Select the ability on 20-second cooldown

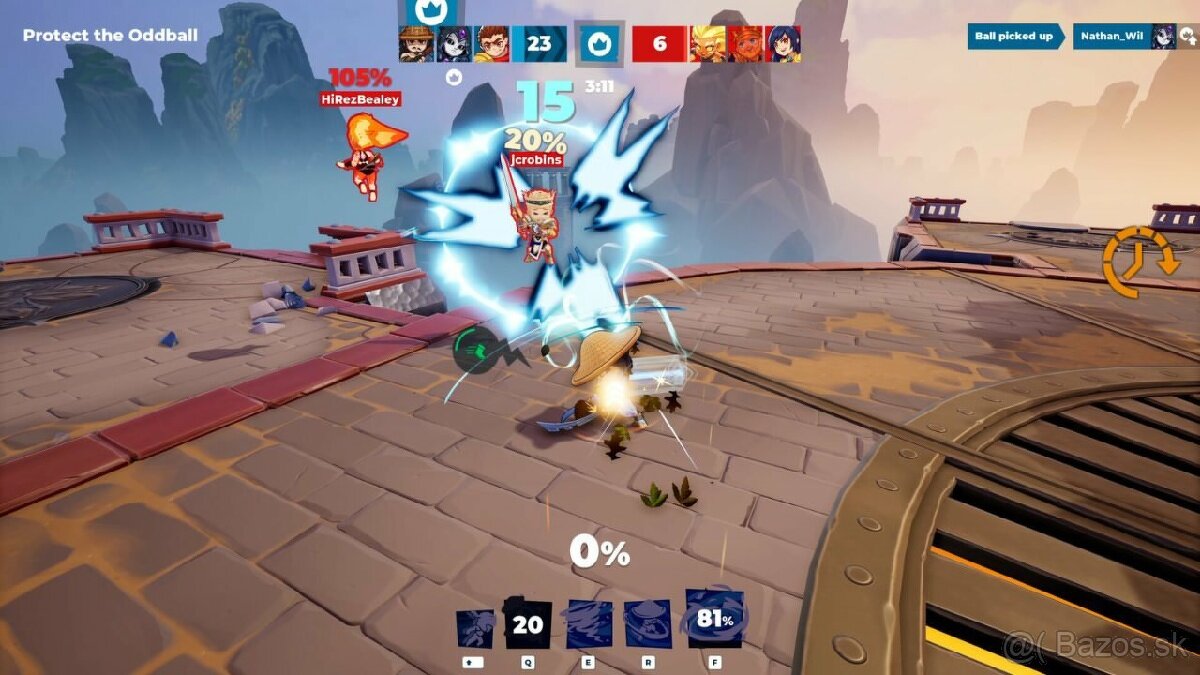[x=527, y=626]
